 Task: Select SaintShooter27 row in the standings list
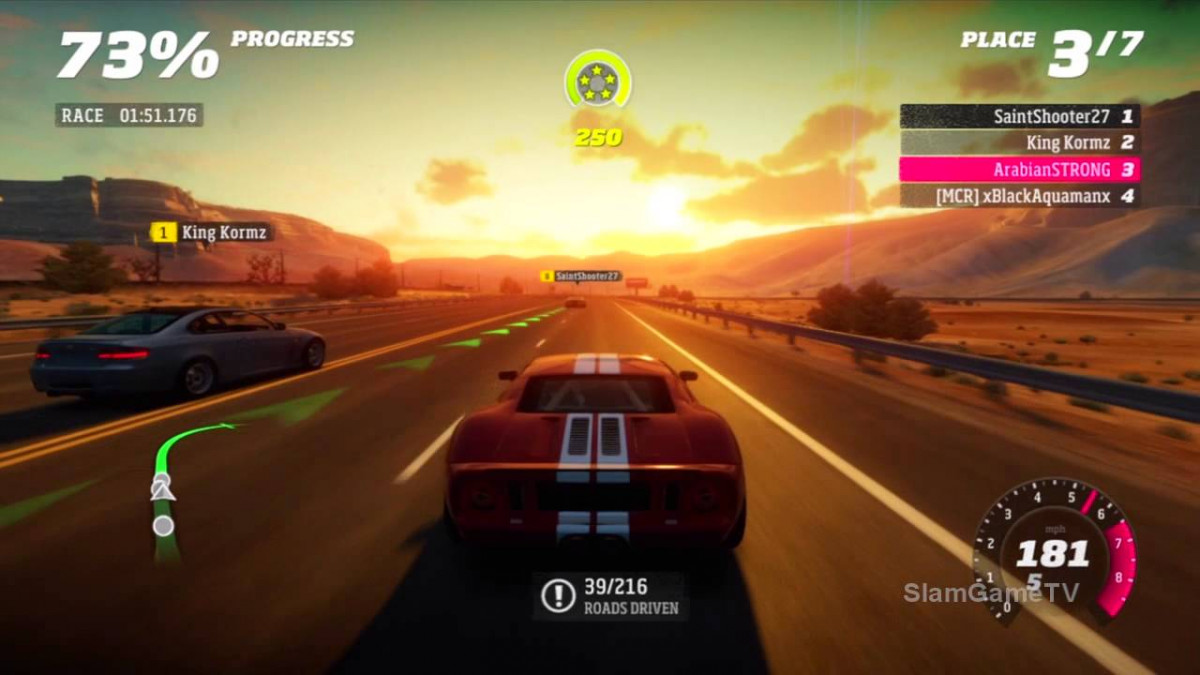[1019, 116]
